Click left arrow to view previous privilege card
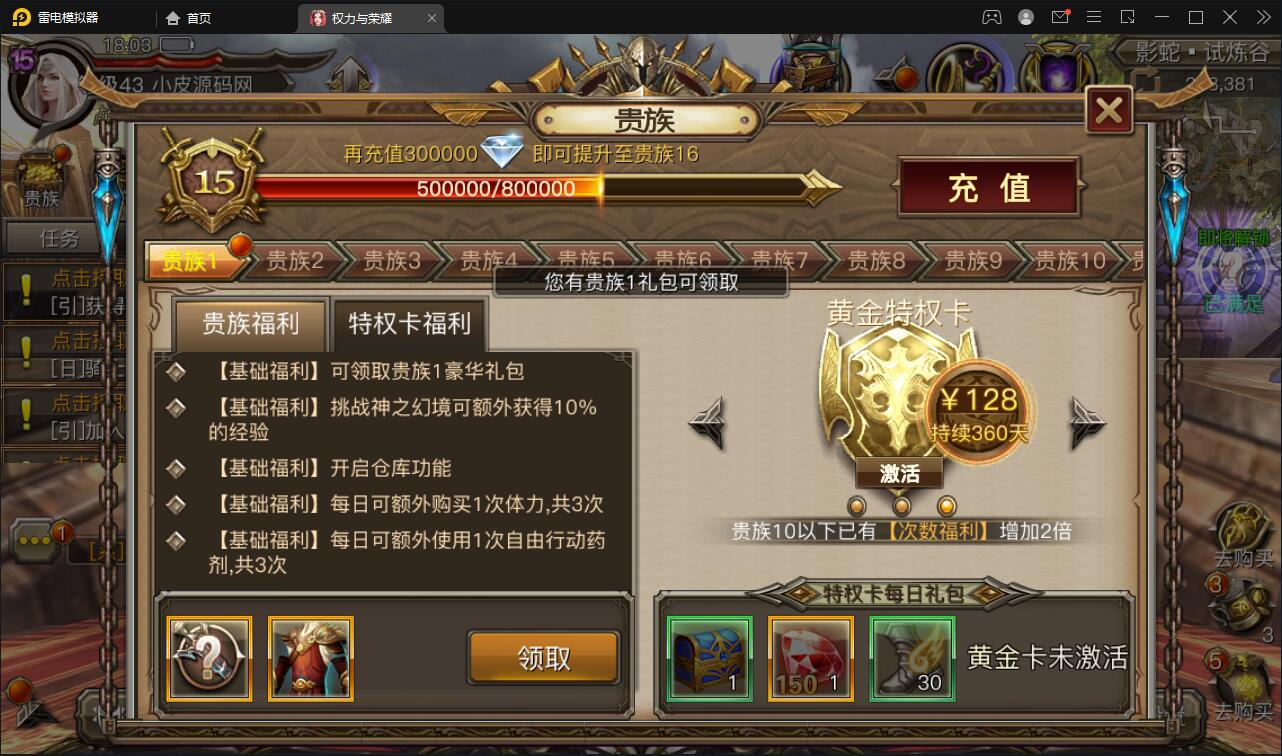 (706, 424)
